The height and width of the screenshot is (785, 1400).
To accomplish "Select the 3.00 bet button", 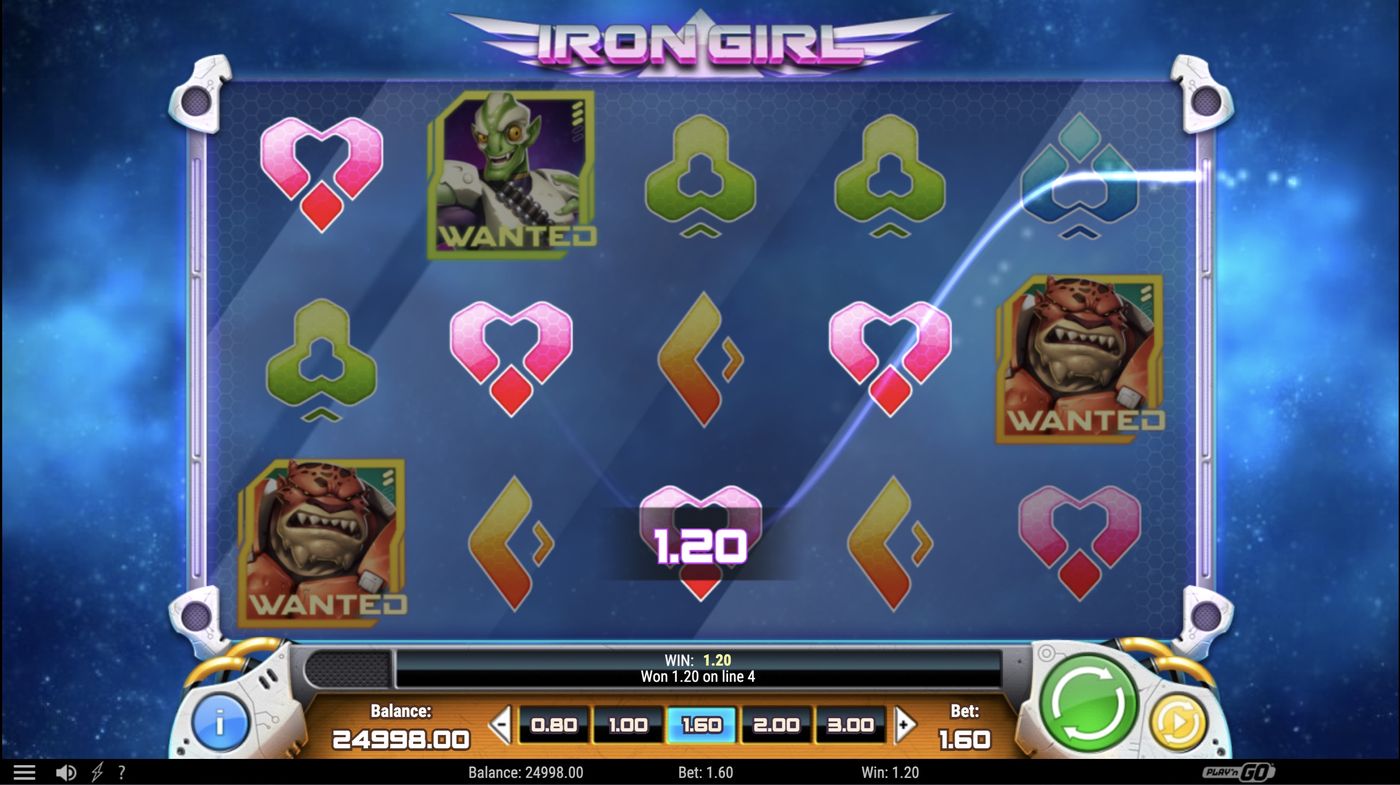I will coord(850,724).
